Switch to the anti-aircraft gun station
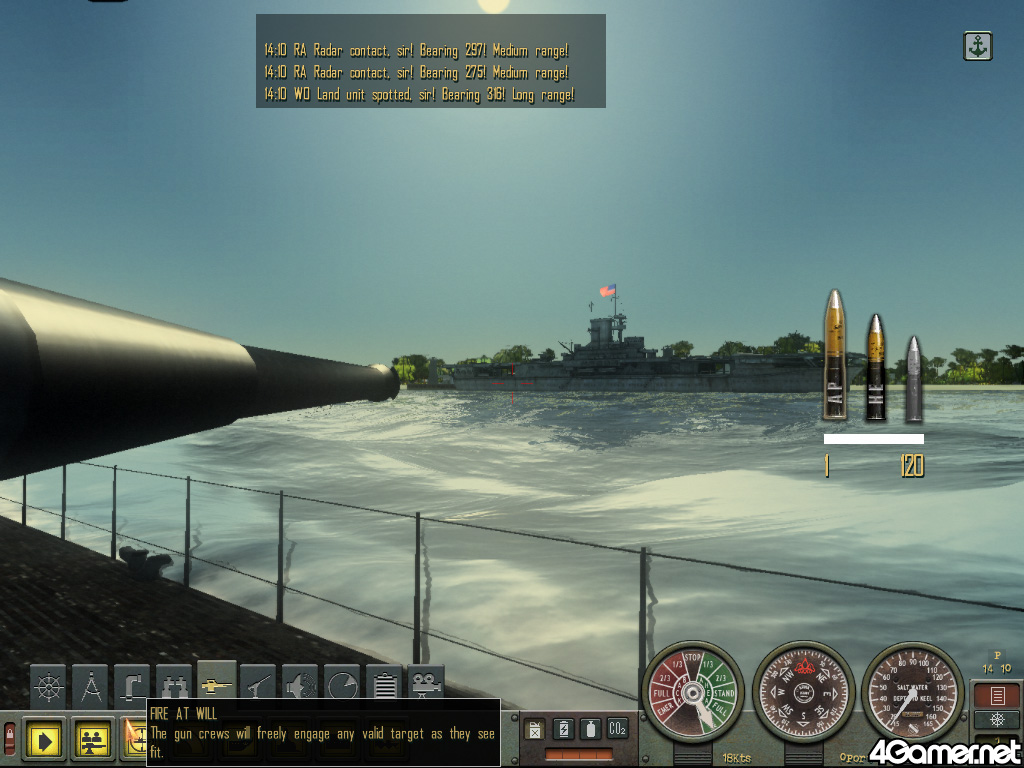The height and width of the screenshot is (768, 1024). [259, 685]
